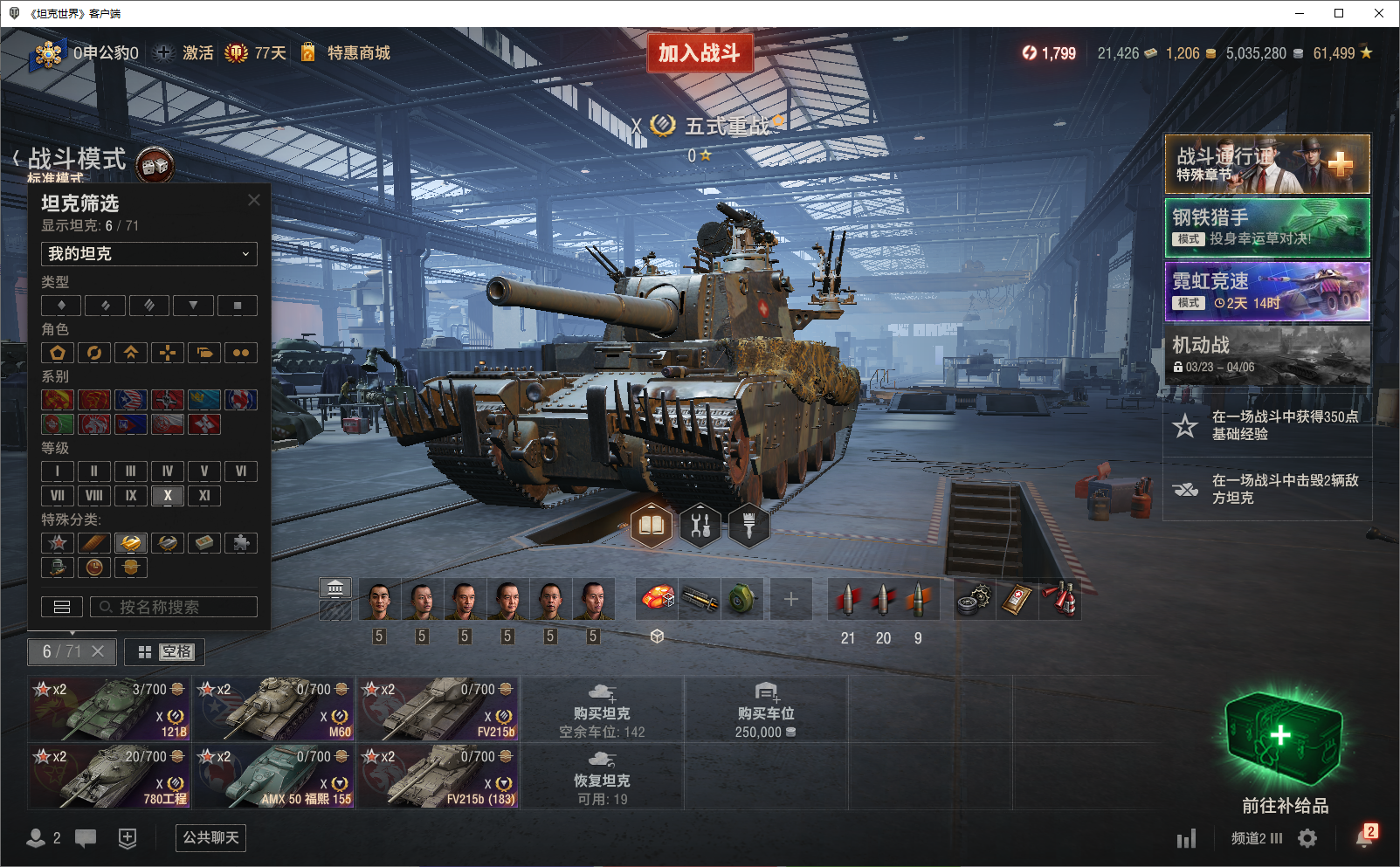Select the 780工程 tank card
The image size is (1400, 867).
pos(110,775)
